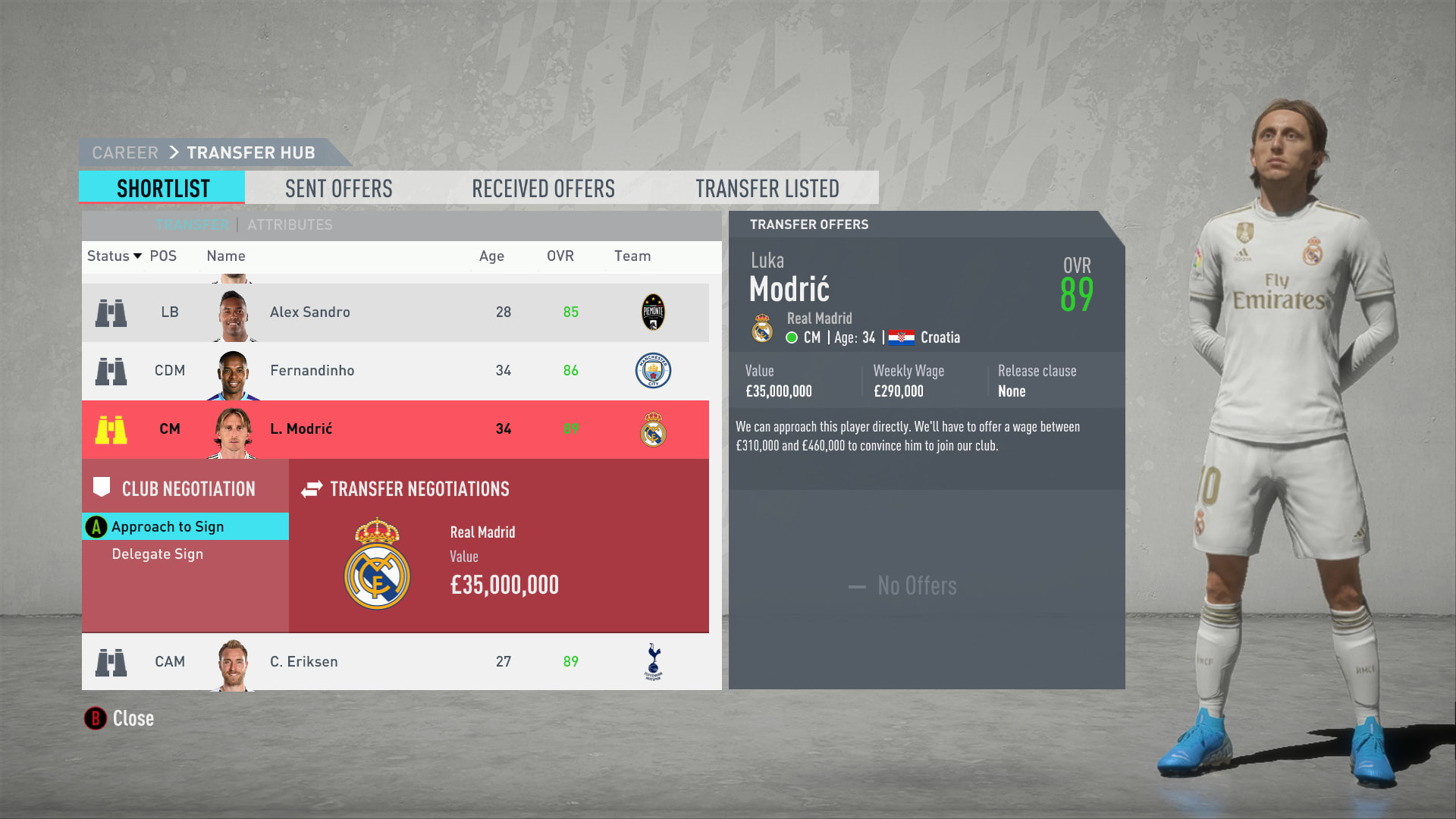Go to the Received Offers tab
Viewport: 1456px width, 819px height.
pyautogui.click(x=543, y=188)
